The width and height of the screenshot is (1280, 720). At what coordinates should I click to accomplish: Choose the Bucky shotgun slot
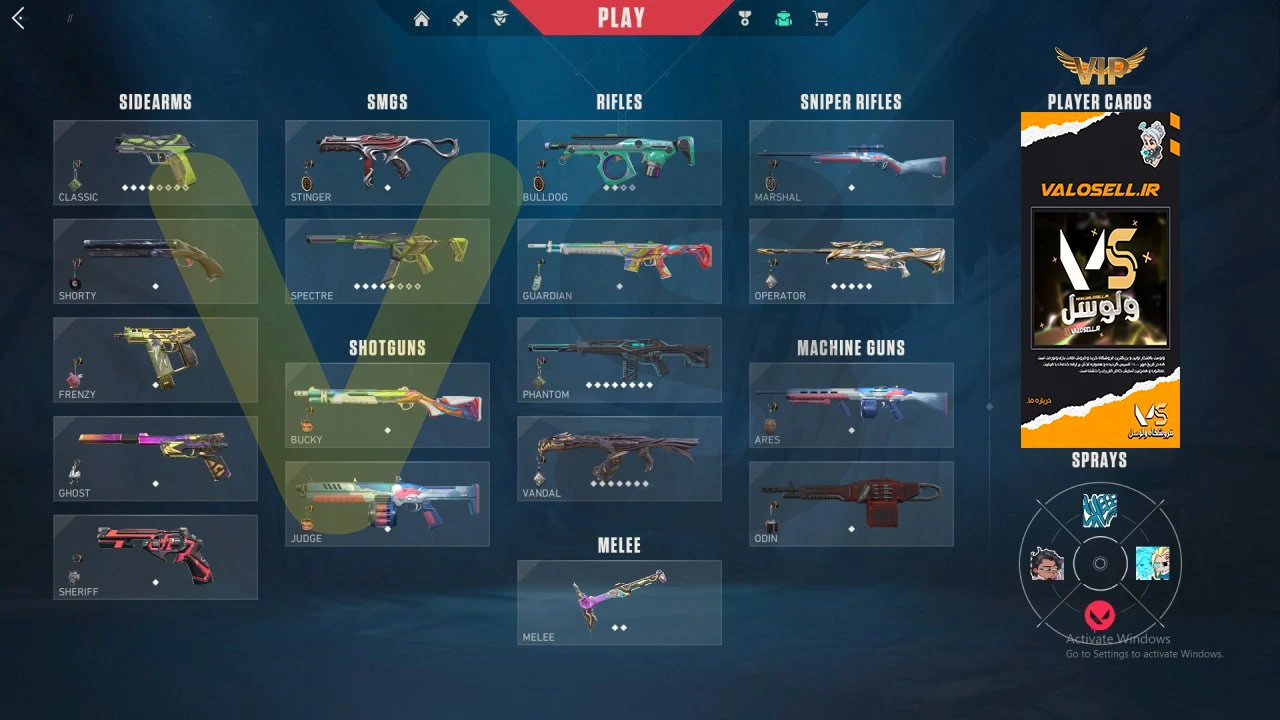(387, 404)
